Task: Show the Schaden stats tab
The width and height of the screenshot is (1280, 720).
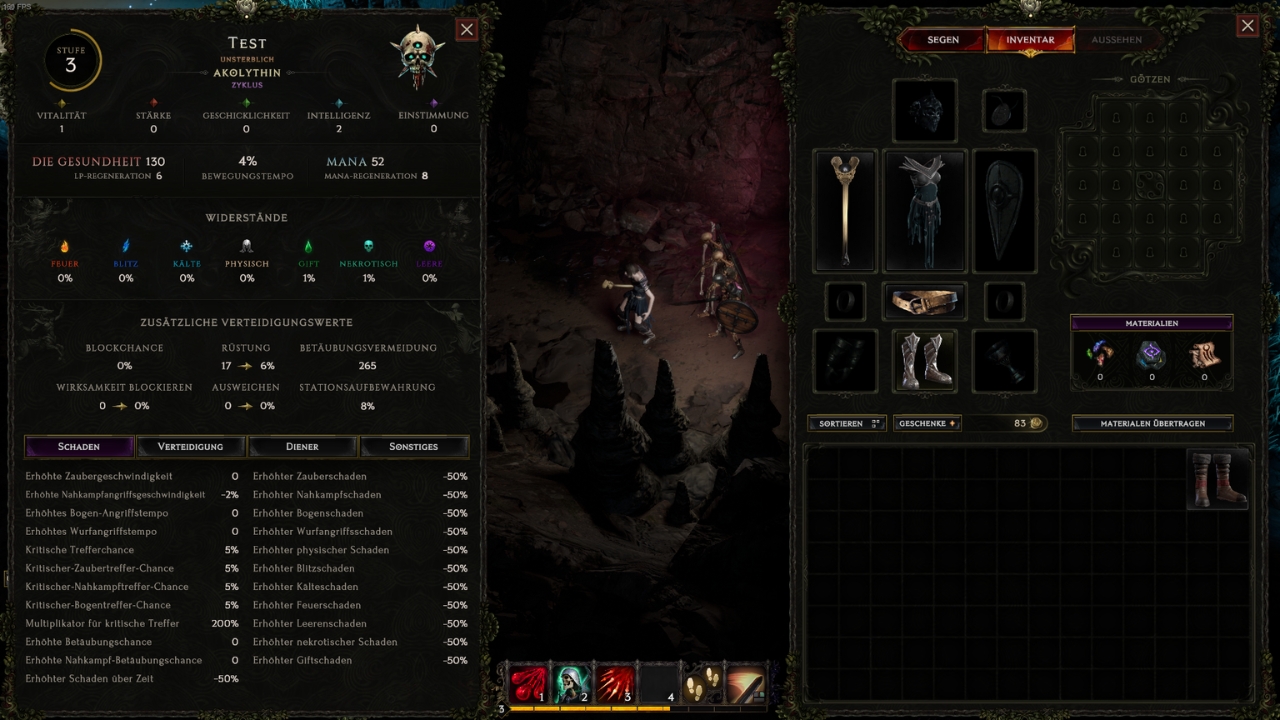Action: pyautogui.click(x=79, y=446)
